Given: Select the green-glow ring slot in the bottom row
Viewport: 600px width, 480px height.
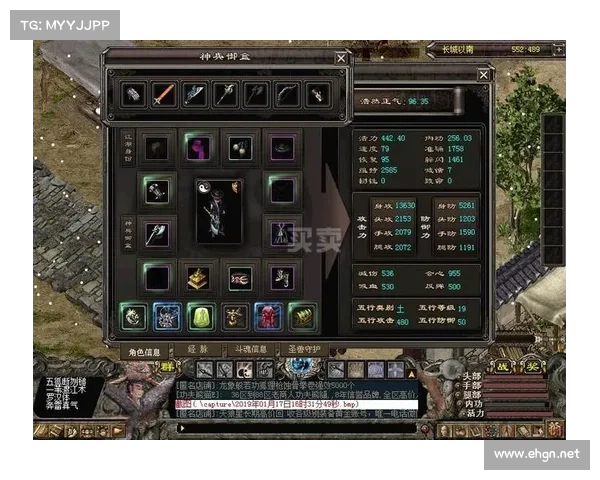Looking at the screenshot, I should tap(133, 317).
